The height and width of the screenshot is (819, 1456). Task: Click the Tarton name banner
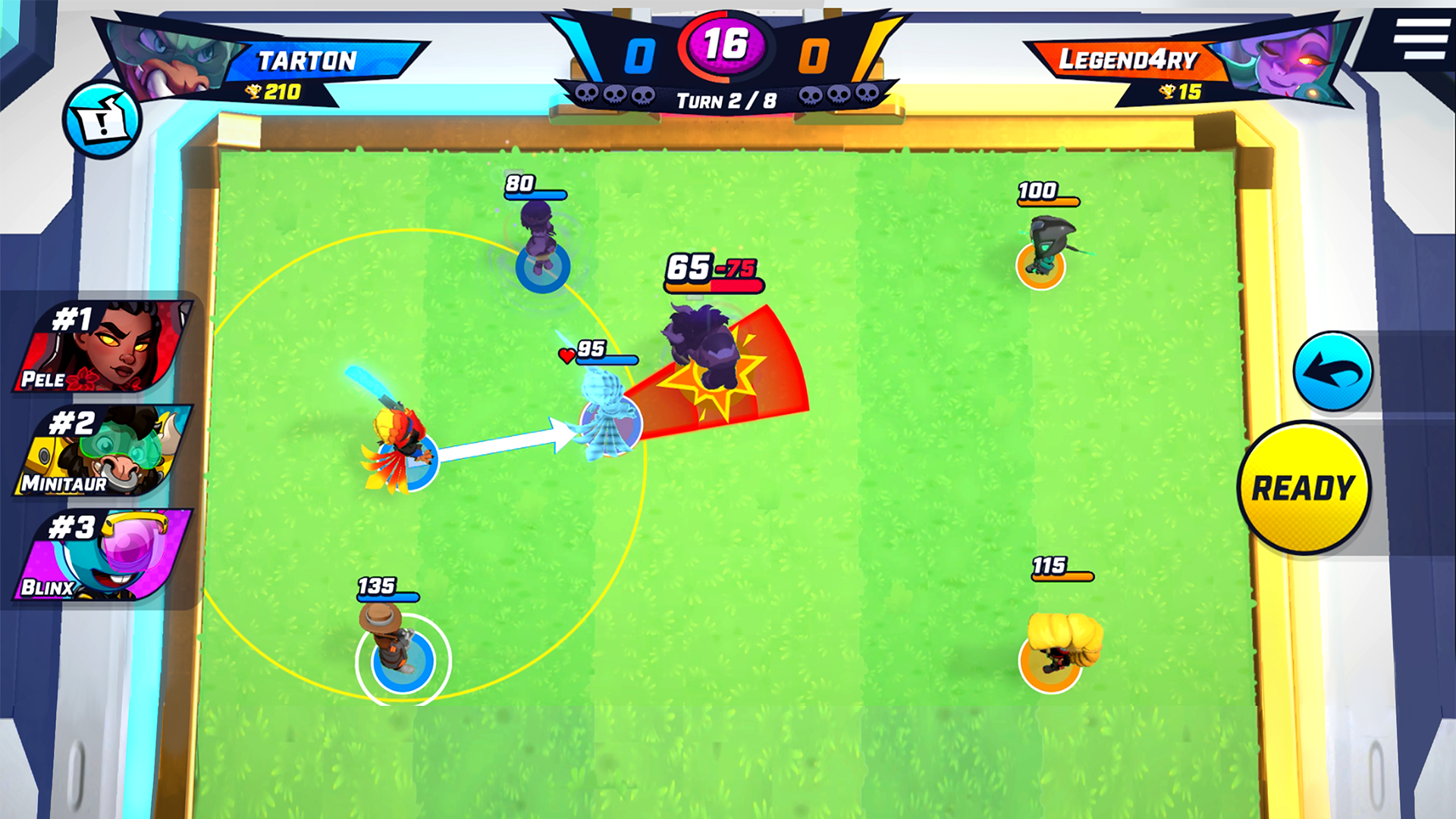[x=307, y=61]
